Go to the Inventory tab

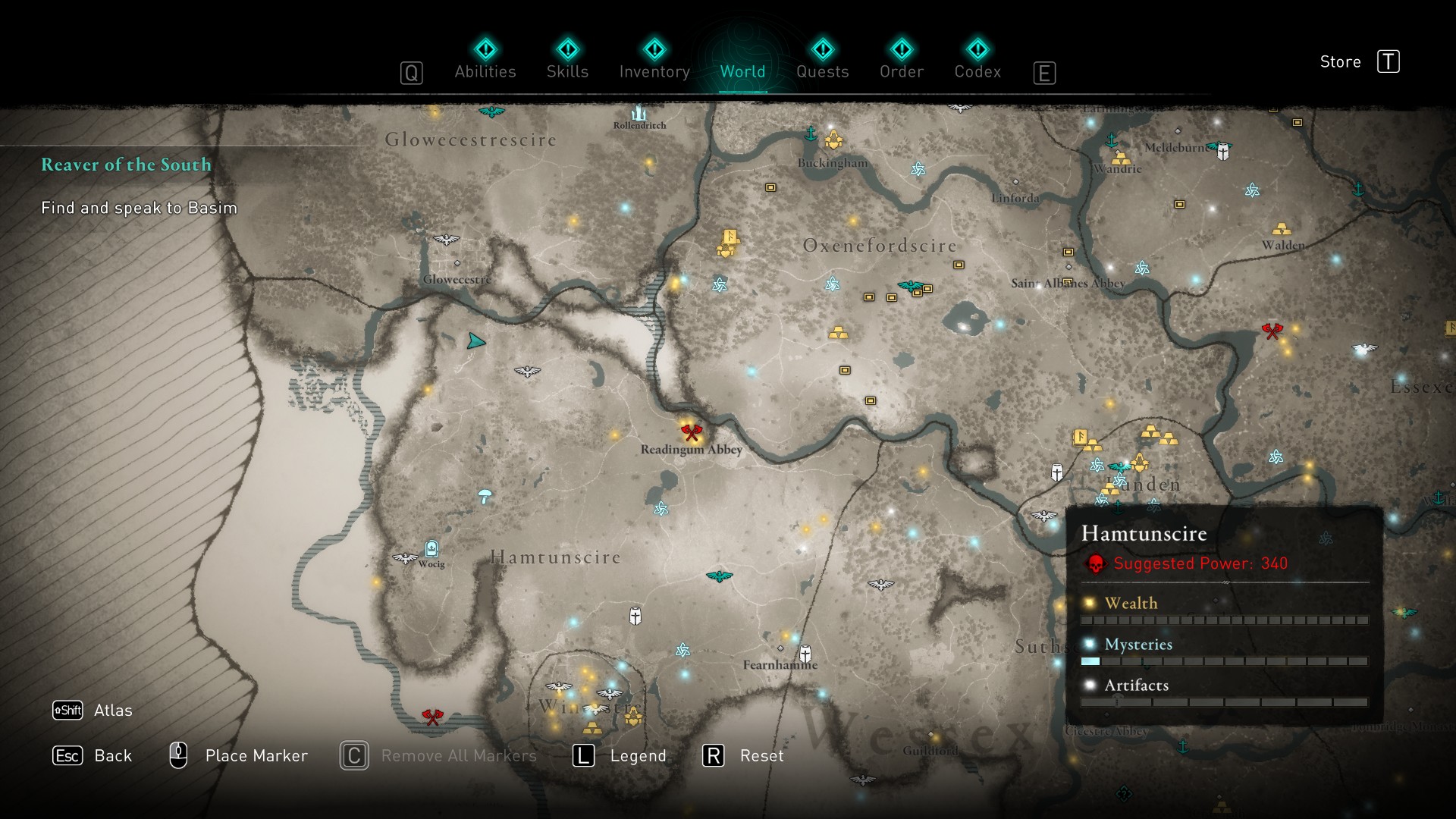tap(654, 61)
